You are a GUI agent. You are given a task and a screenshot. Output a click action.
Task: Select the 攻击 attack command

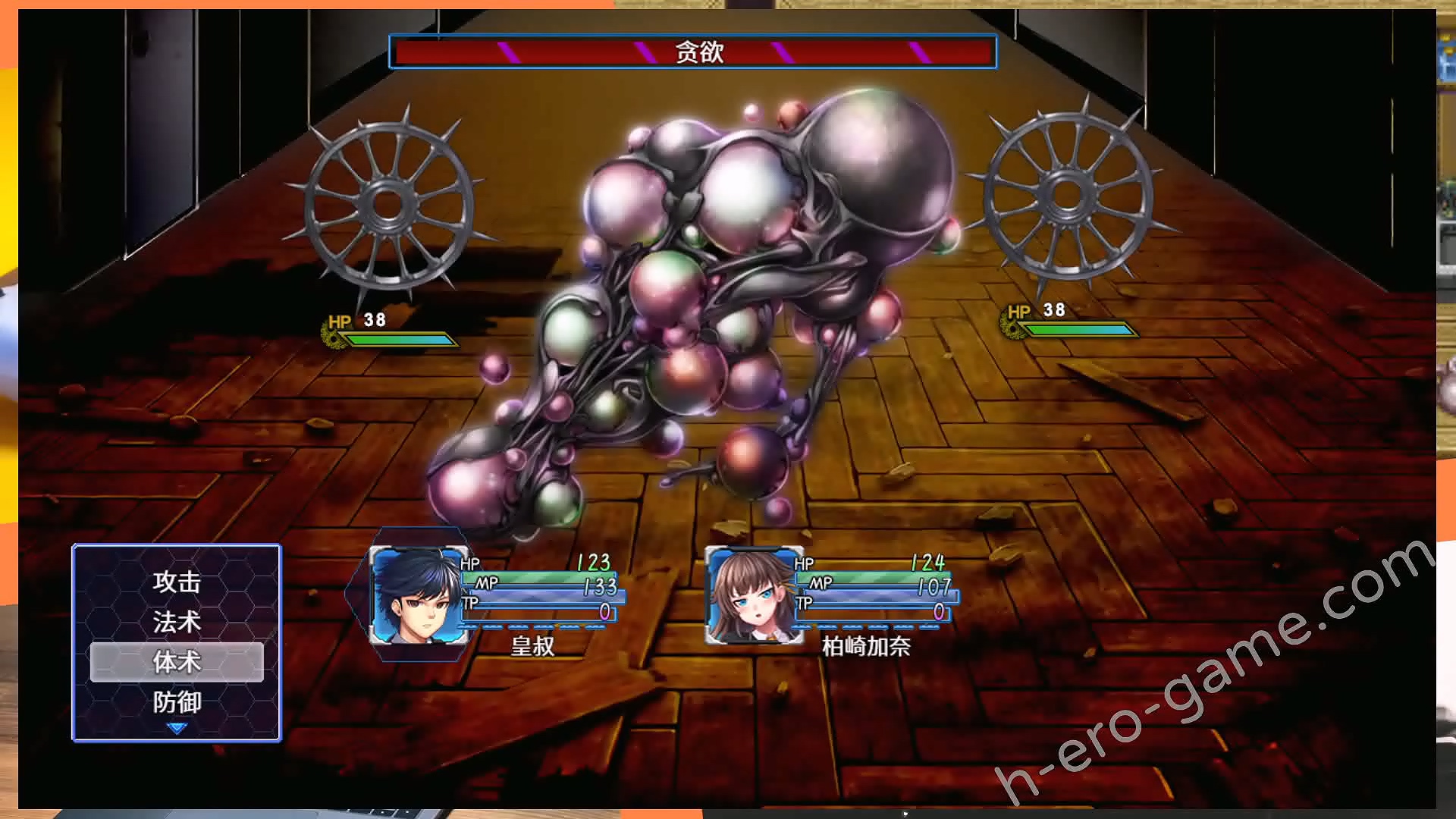177,582
